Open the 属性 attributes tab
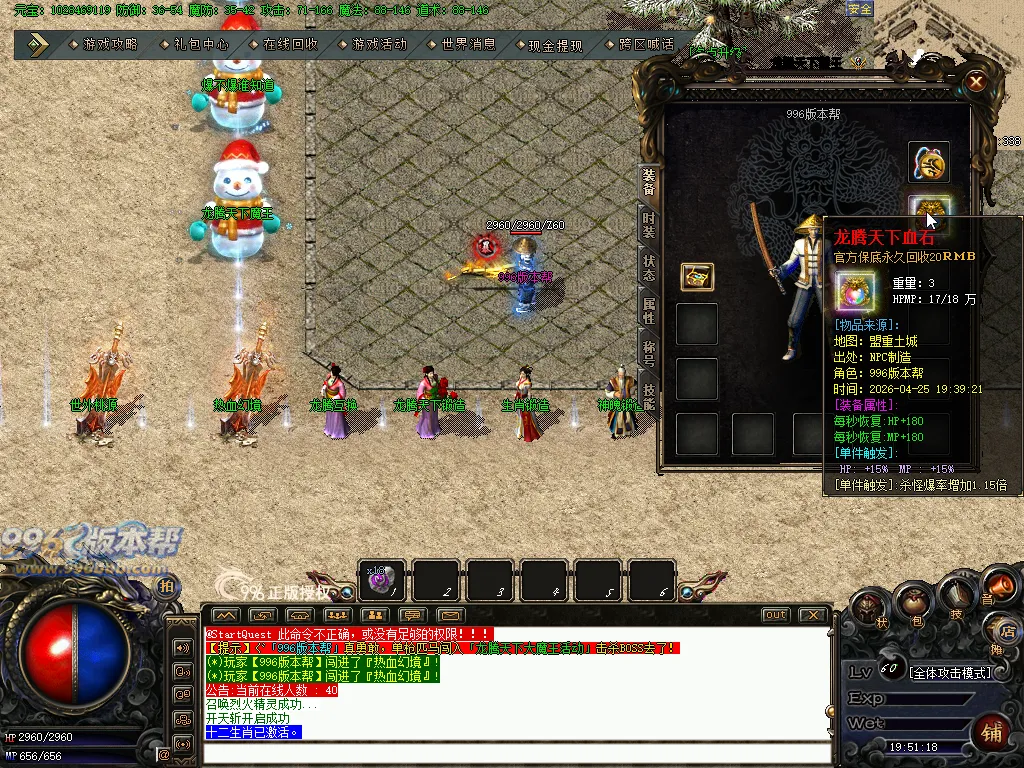Screen dimensions: 1024x768 pyautogui.click(x=649, y=311)
